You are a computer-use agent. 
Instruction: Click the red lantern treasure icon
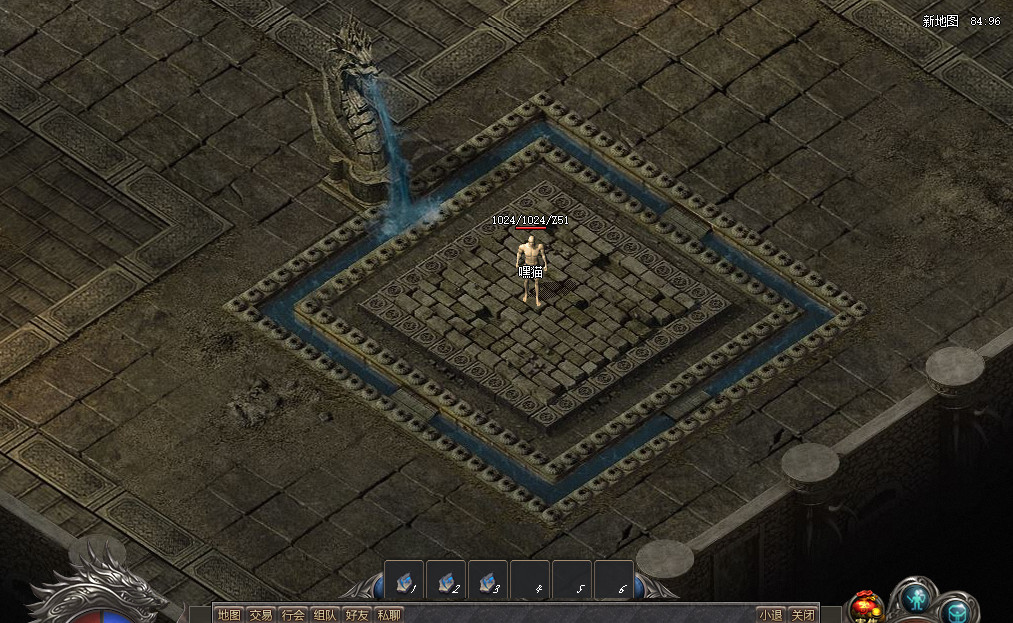(866, 607)
